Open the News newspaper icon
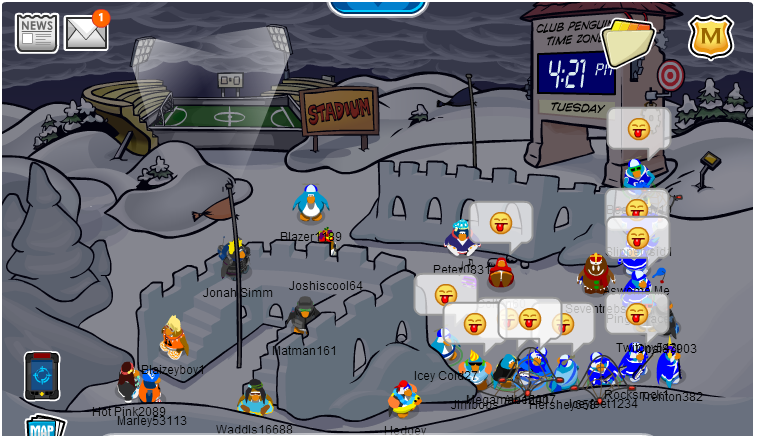This screenshot has height=436, width=758. pos(36,33)
